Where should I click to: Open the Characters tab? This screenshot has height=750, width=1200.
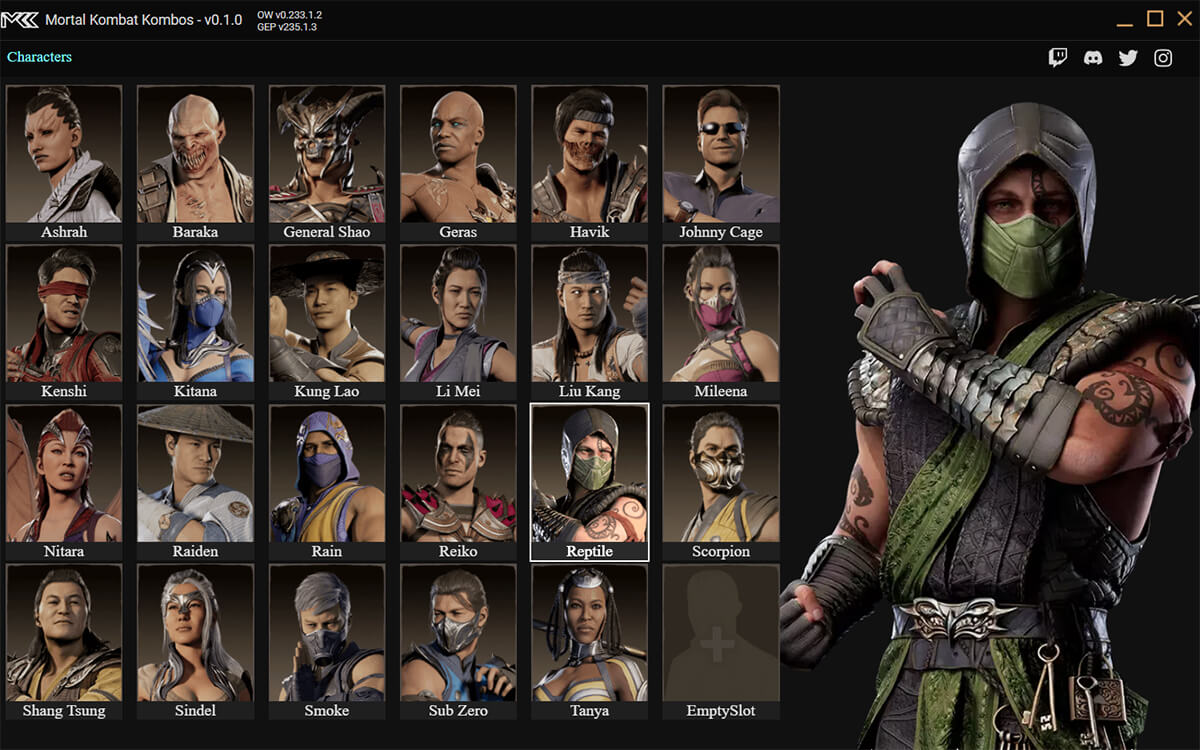(x=40, y=57)
